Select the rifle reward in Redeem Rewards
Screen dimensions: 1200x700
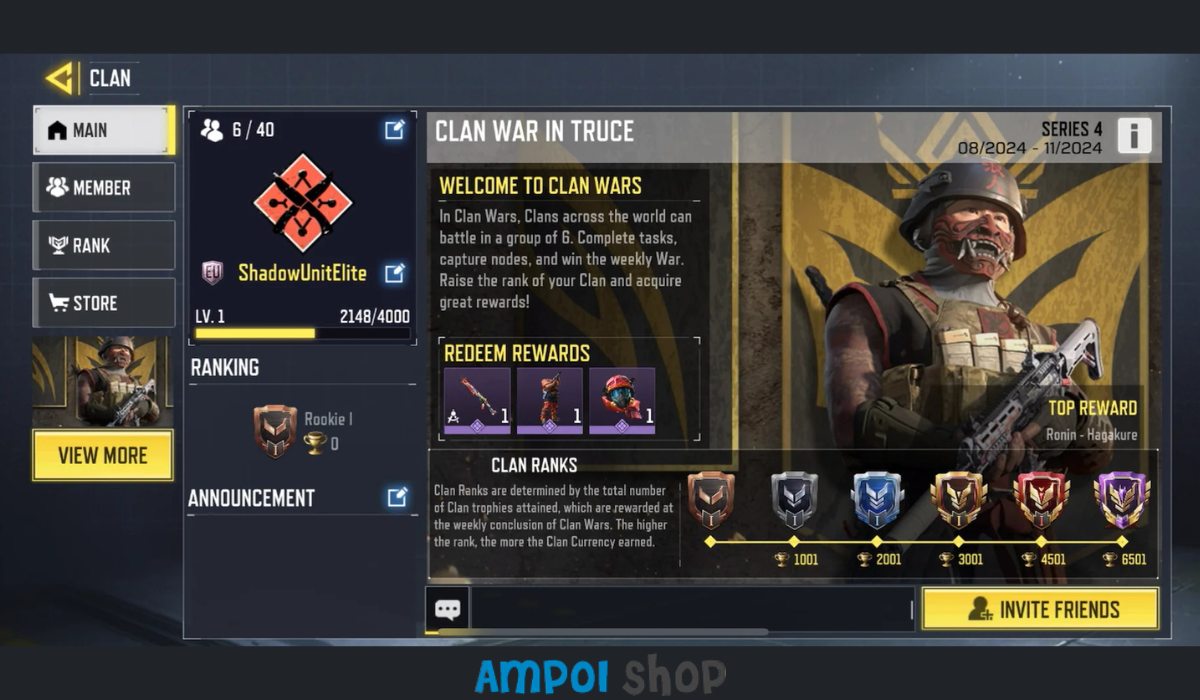(477, 401)
